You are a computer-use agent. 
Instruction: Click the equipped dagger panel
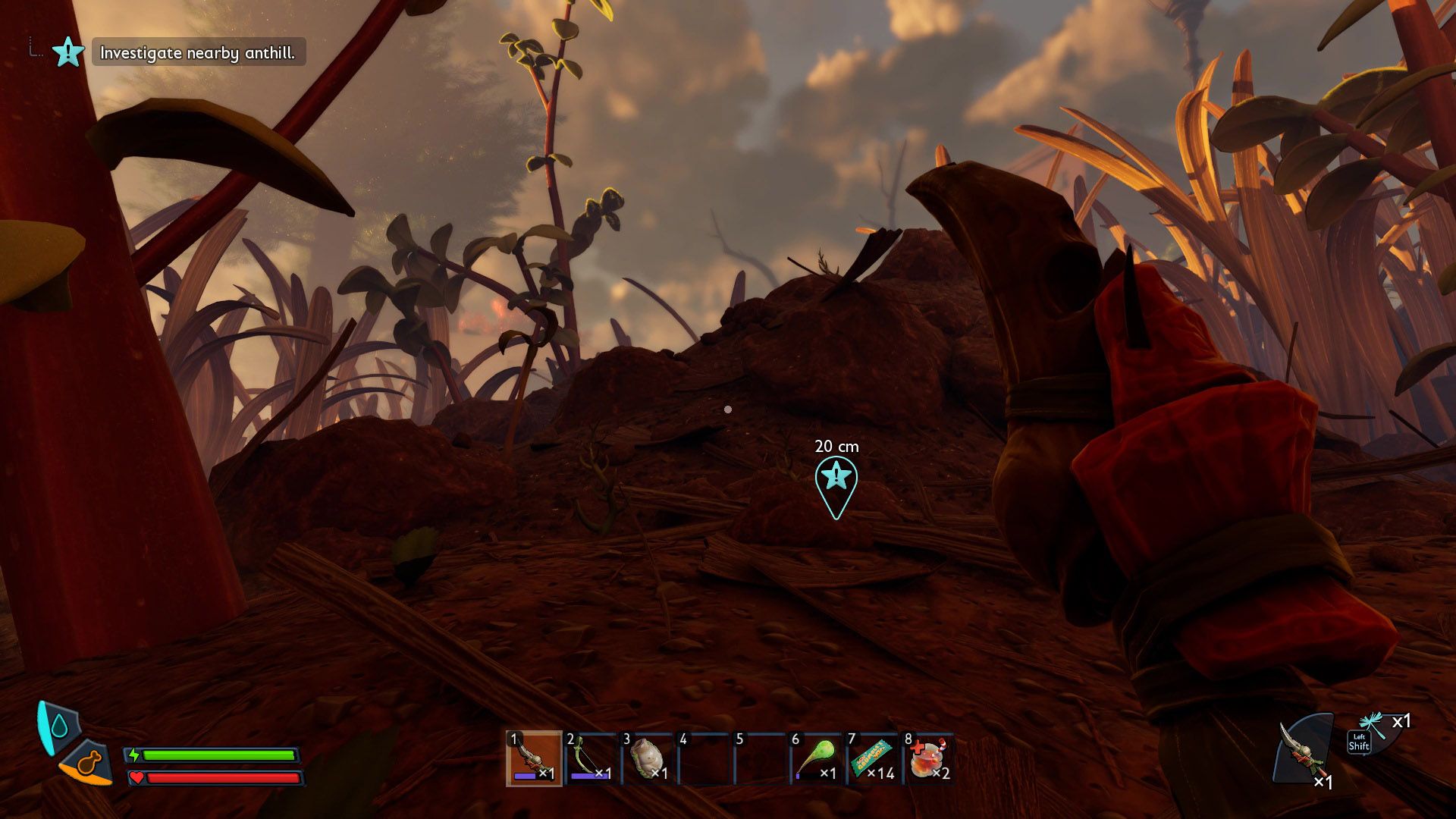pyautogui.click(x=1304, y=751)
